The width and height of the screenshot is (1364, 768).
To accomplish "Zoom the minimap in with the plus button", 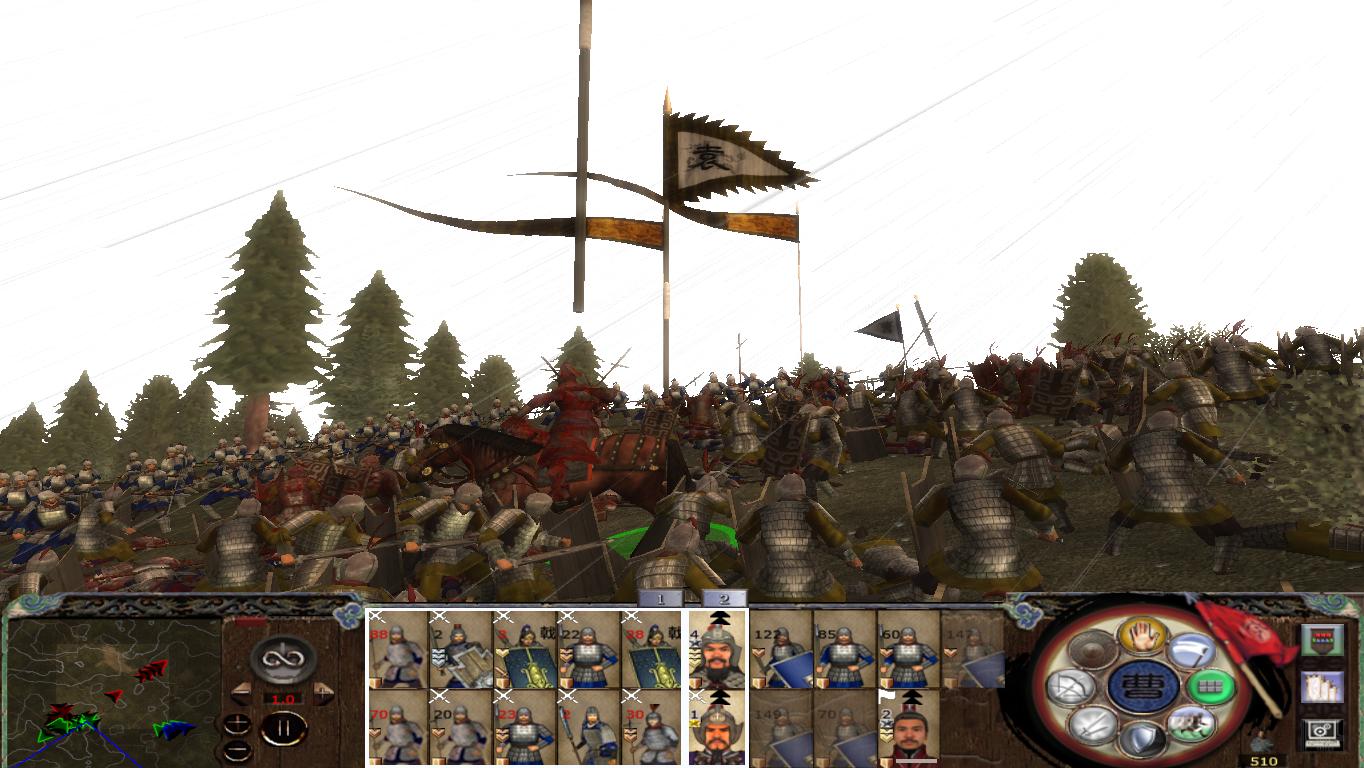I will (x=237, y=724).
